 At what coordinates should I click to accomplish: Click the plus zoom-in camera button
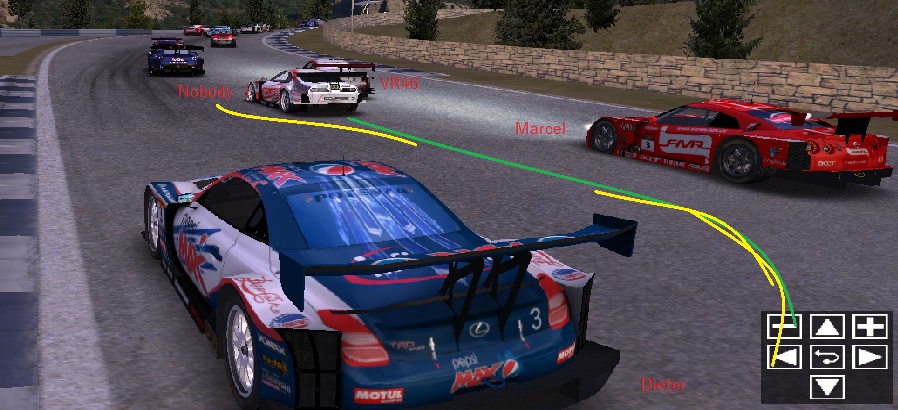[x=871, y=326]
